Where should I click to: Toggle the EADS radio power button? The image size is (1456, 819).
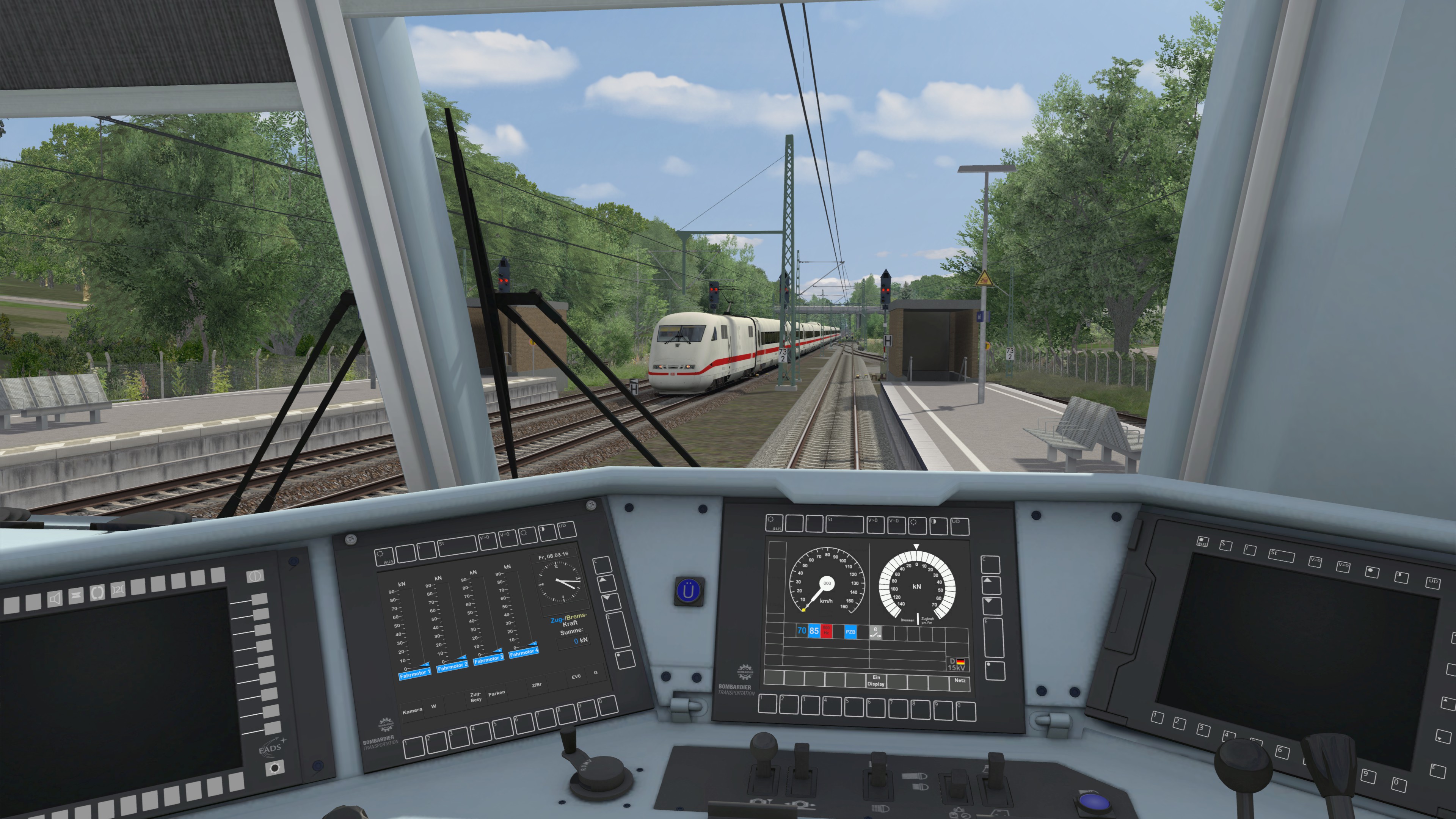(x=254, y=576)
